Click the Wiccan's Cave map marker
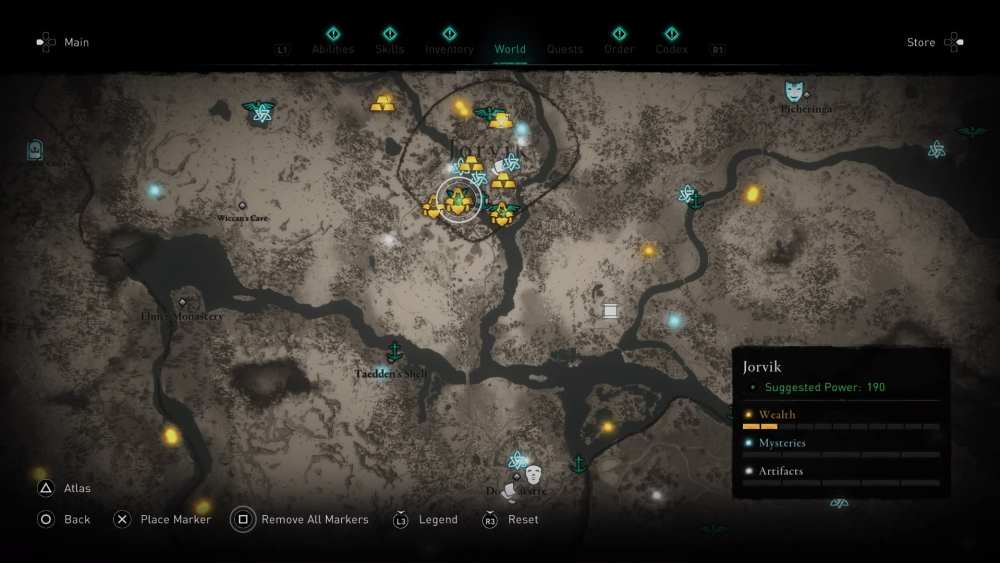Screen dimensions: 1000x563 [x=242, y=206]
